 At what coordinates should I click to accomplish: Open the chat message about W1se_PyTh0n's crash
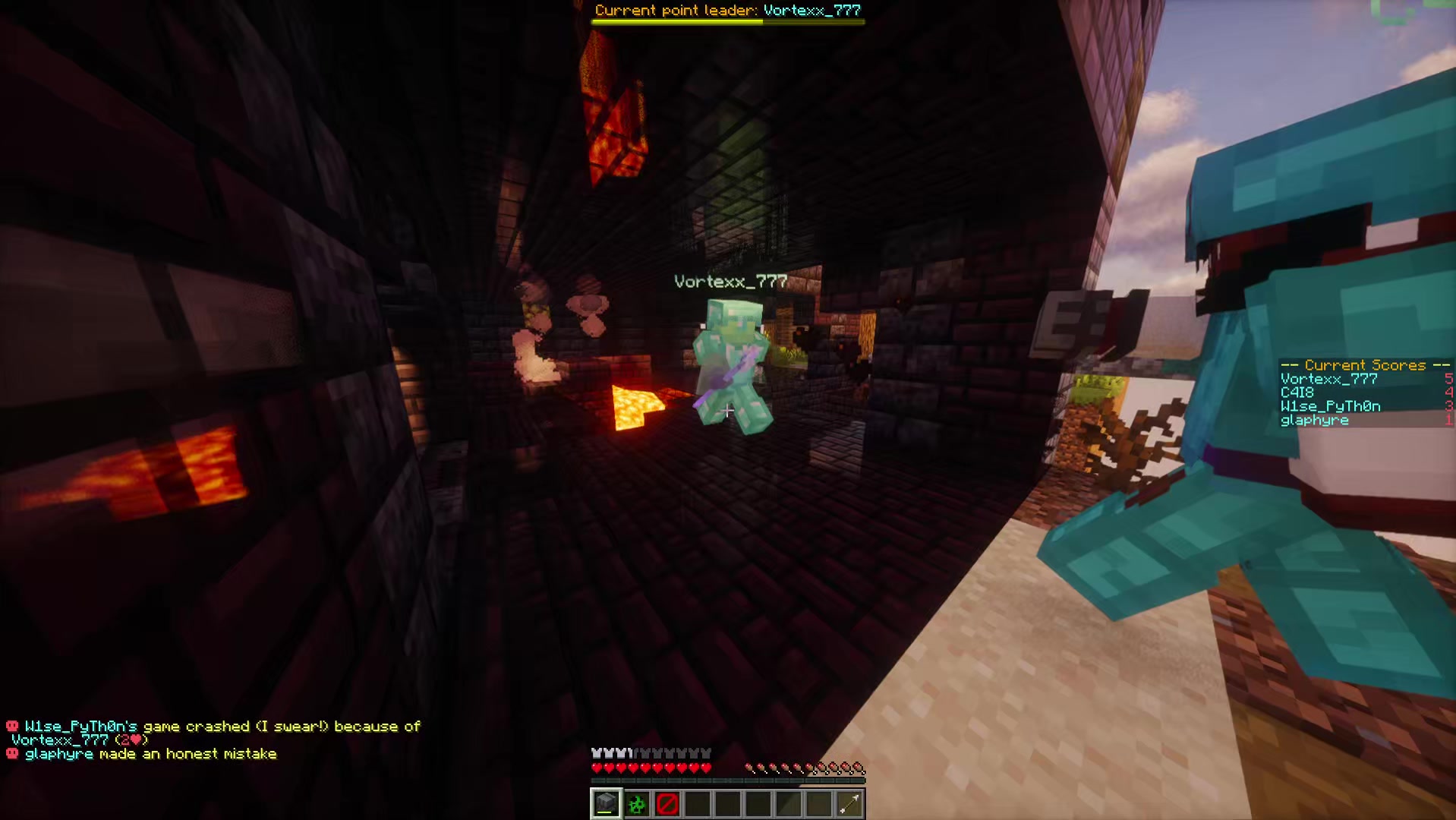pyautogui.click(x=213, y=726)
